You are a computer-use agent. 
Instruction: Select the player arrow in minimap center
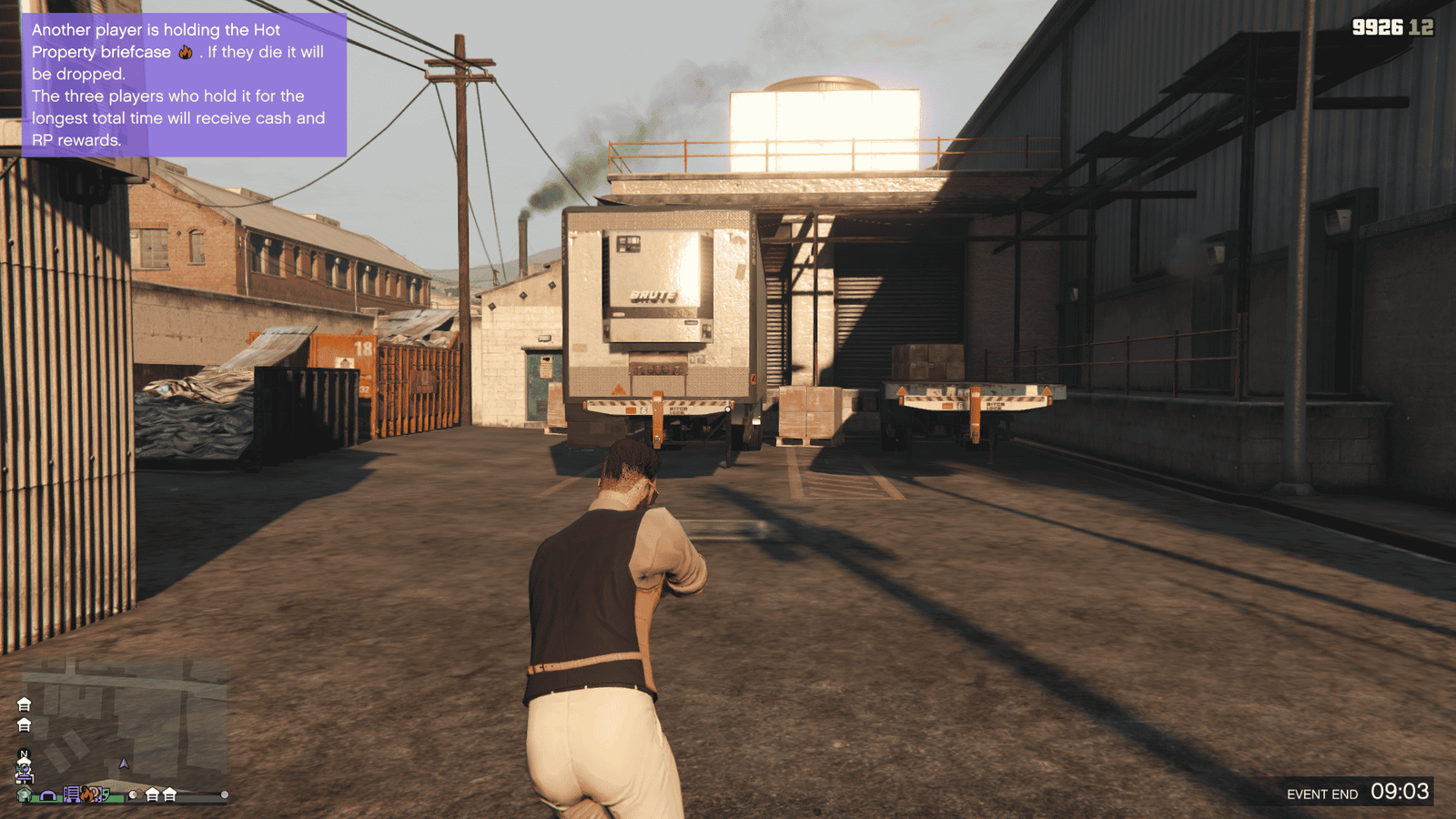tap(124, 763)
